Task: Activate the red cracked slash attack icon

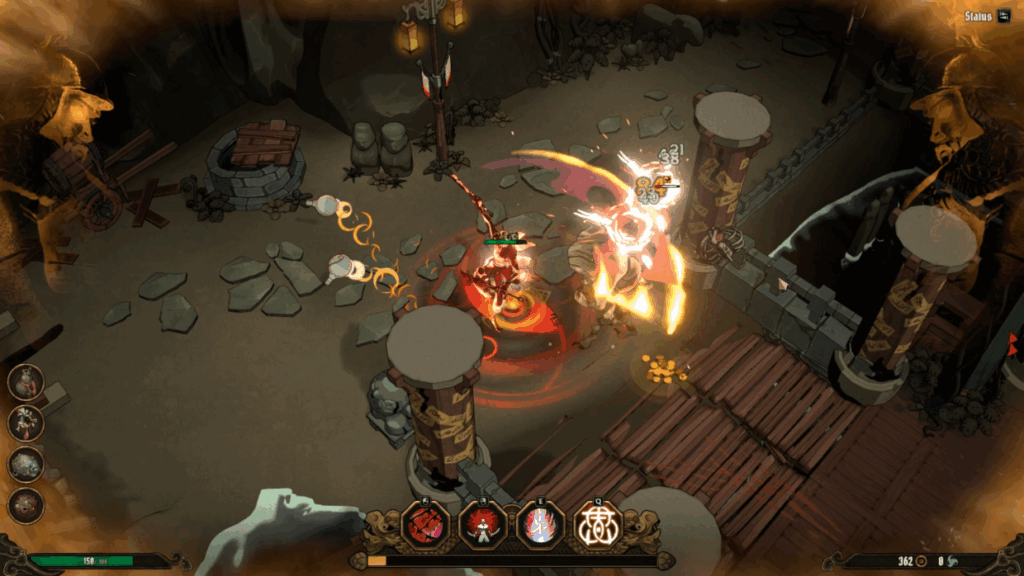Action: point(426,524)
